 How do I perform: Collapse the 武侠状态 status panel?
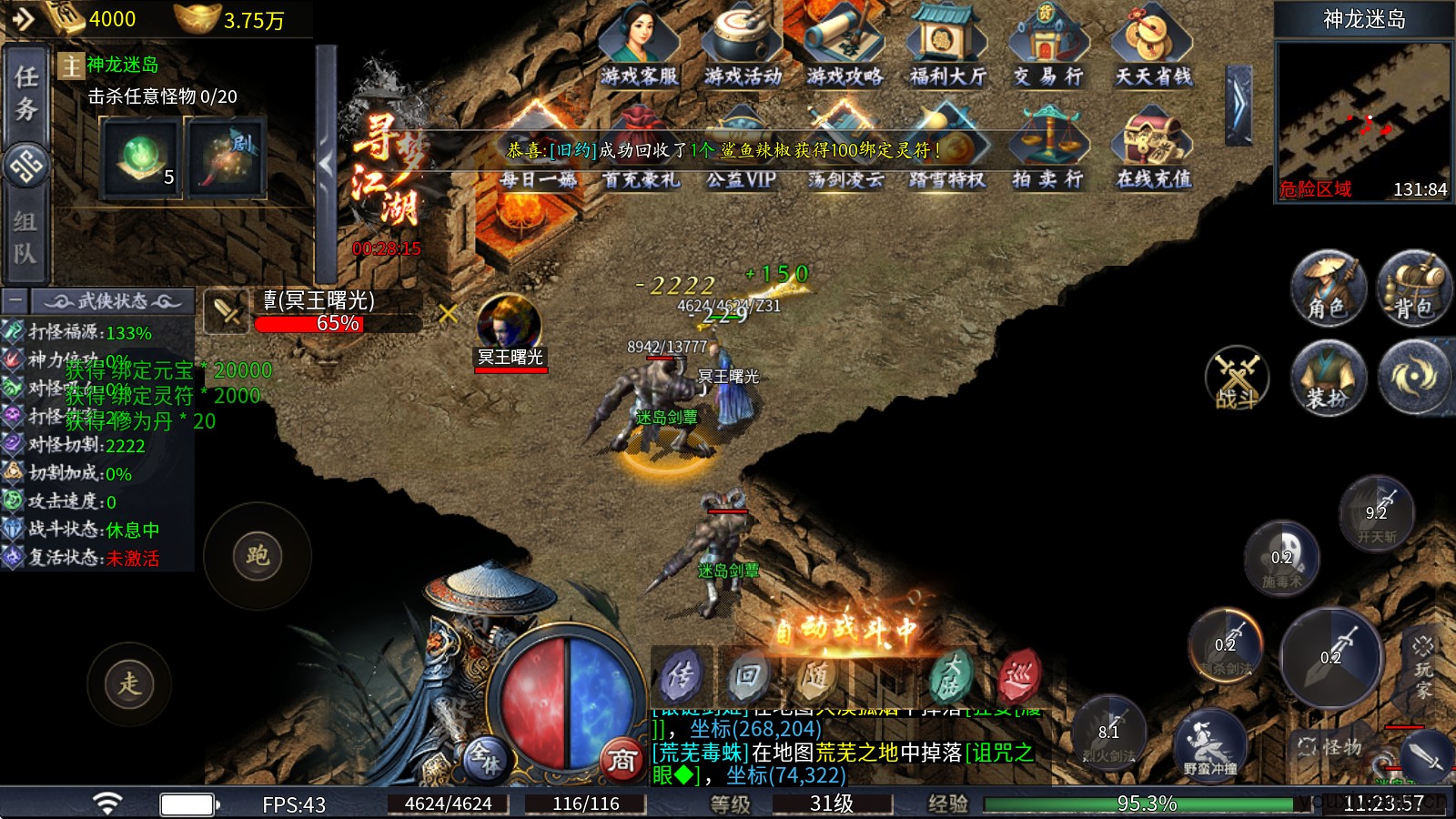pyautogui.click(x=15, y=300)
